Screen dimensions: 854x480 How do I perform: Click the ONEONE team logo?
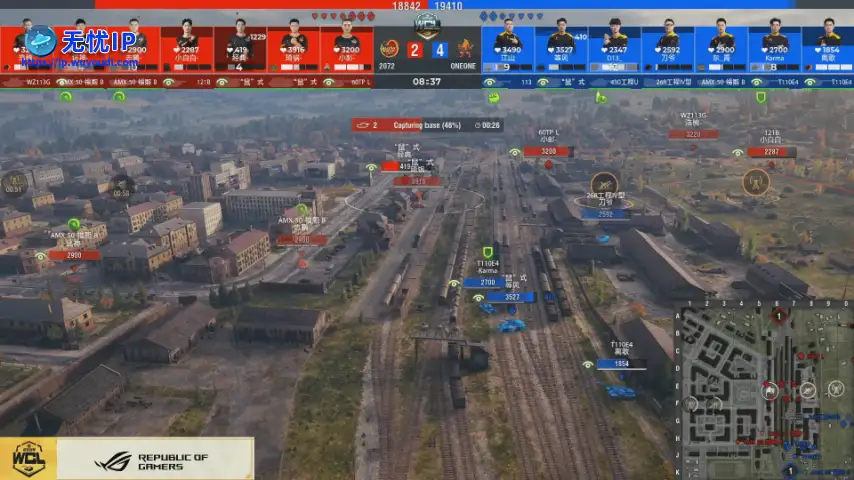click(465, 48)
